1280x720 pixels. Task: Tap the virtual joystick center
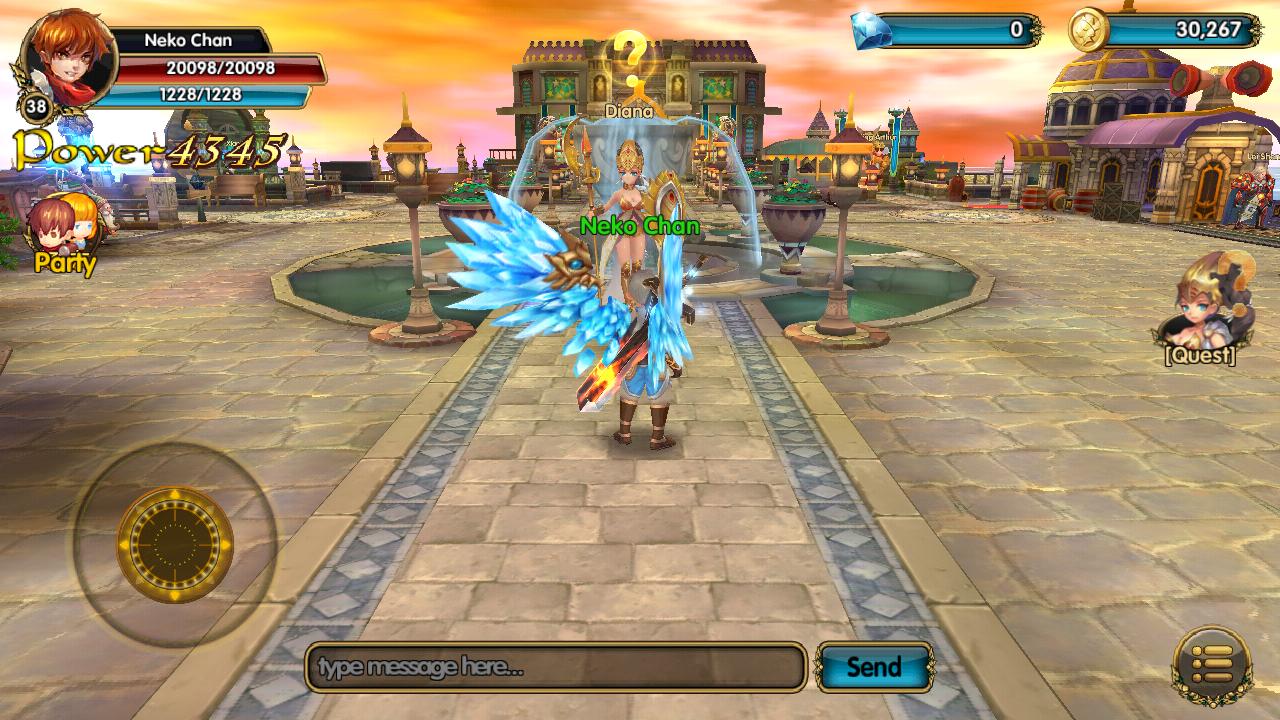point(175,545)
